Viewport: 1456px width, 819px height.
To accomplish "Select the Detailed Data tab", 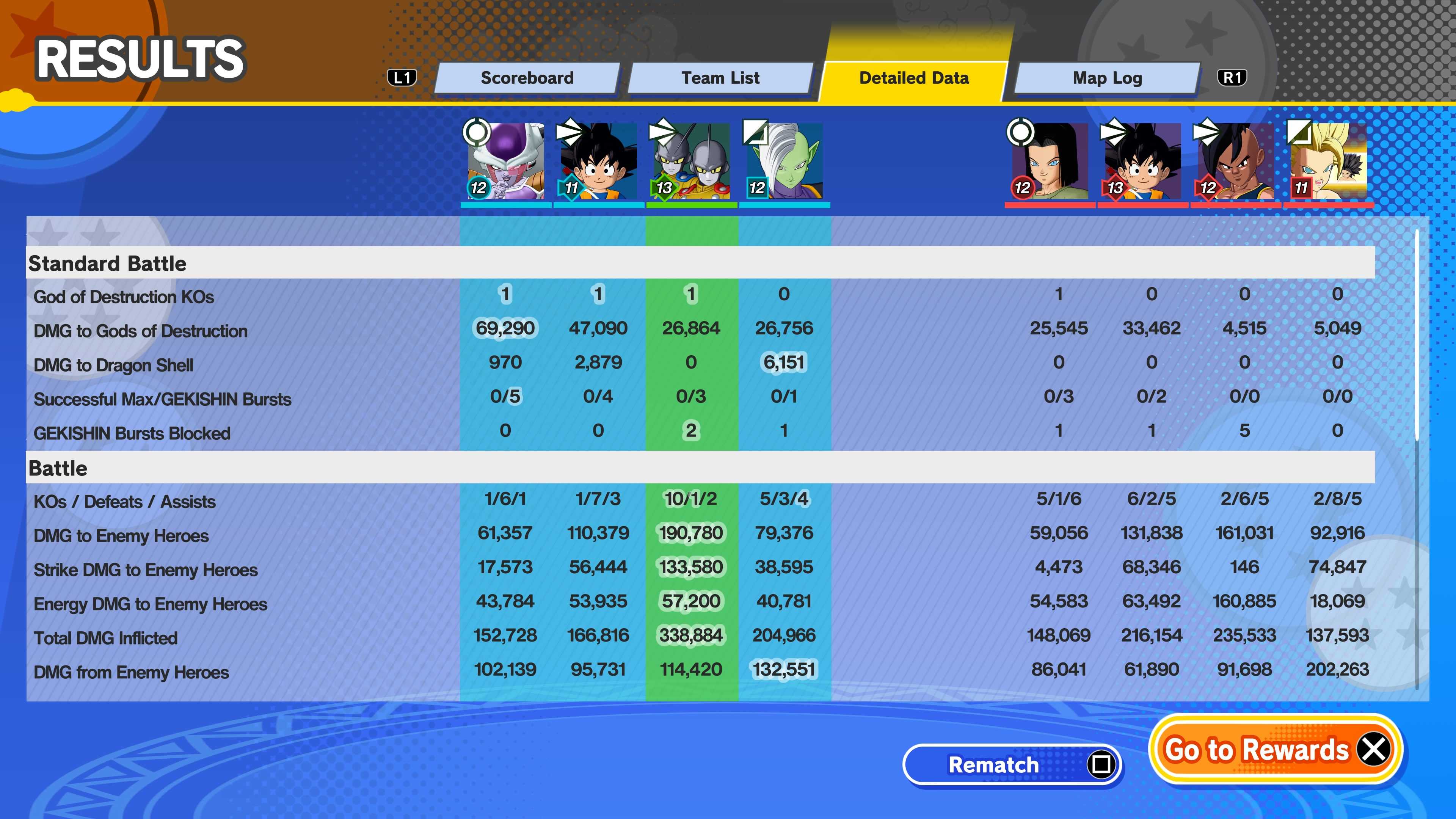I will click(913, 78).
